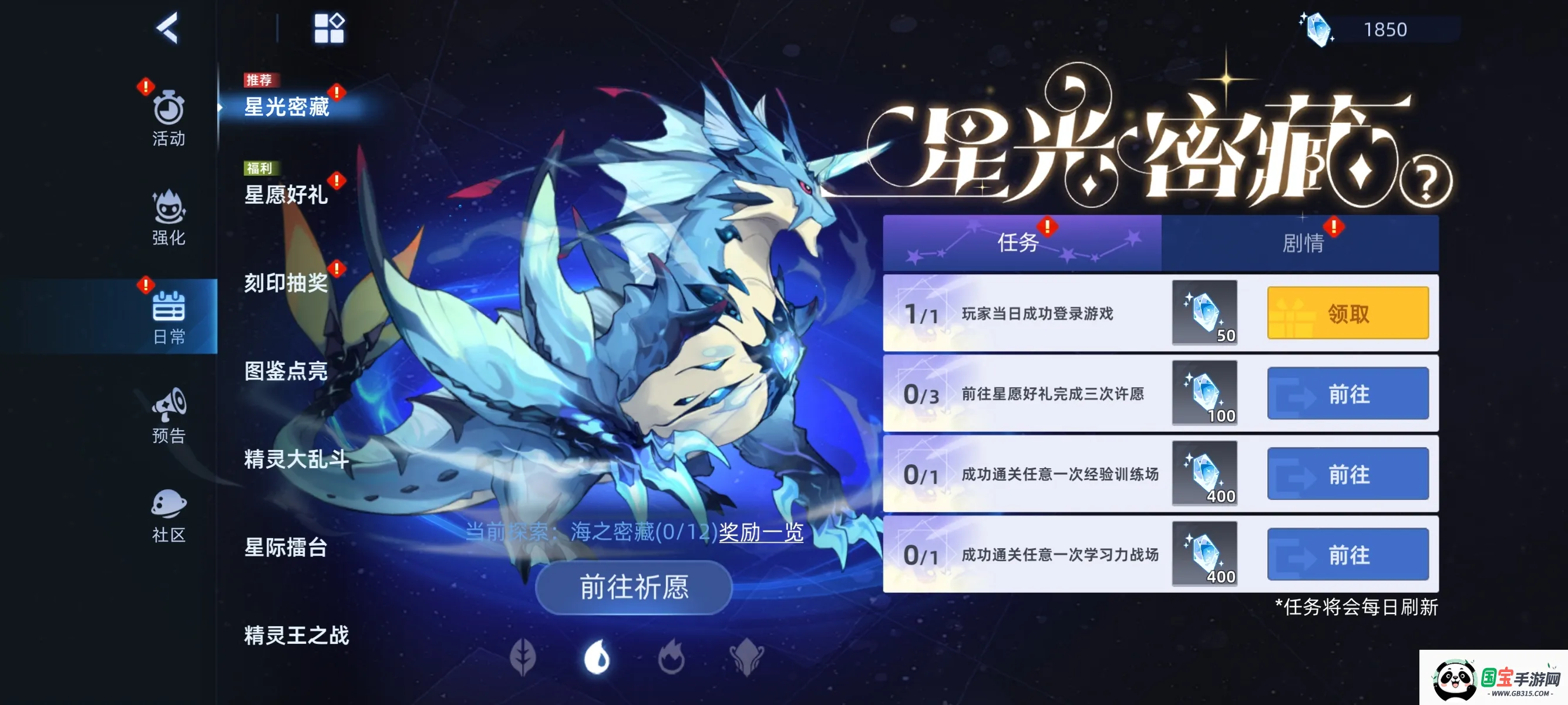Select the 强化 enhancement icon

point(169,210)
